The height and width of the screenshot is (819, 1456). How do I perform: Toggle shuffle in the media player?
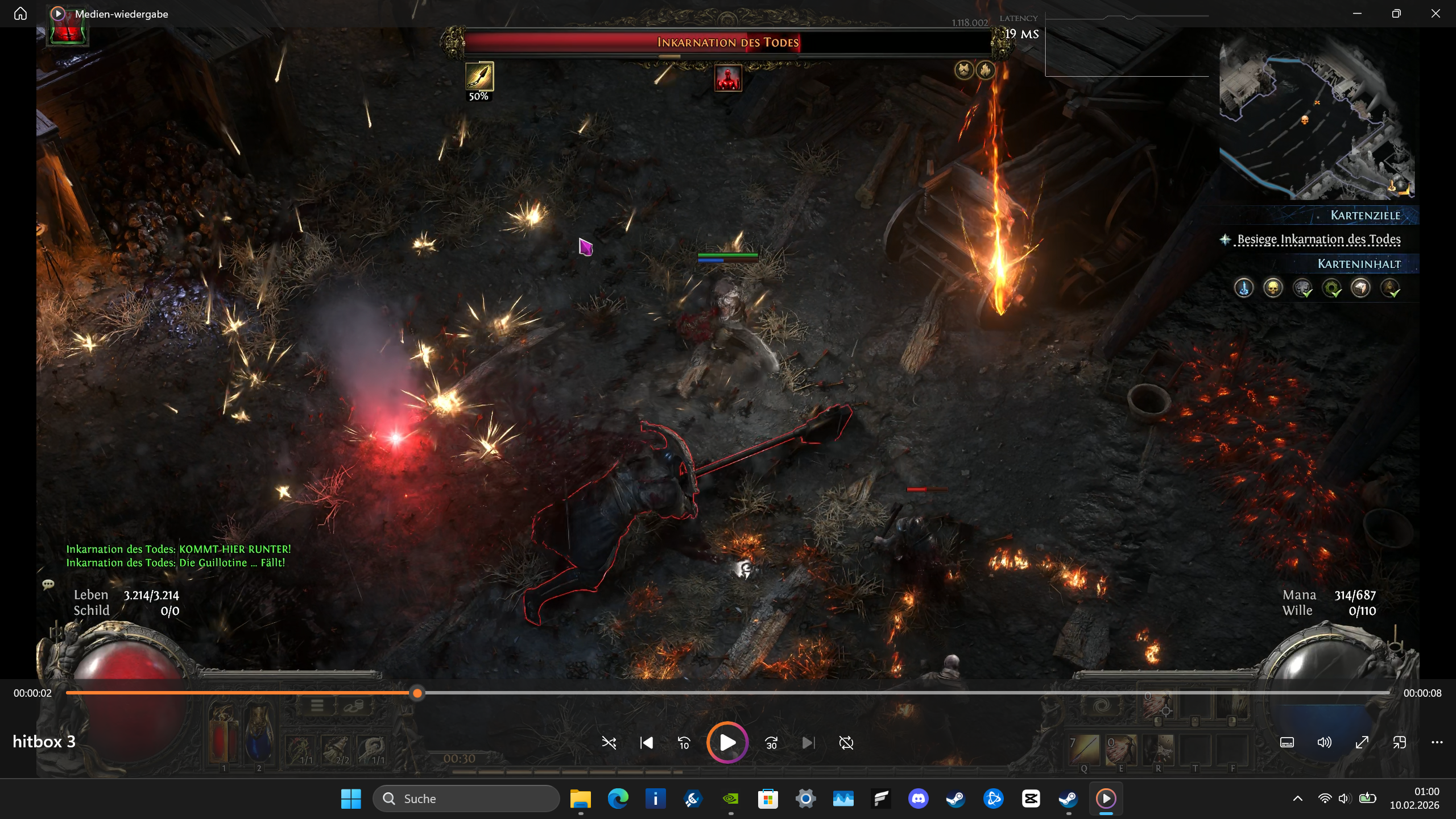[x=609, y=743]
